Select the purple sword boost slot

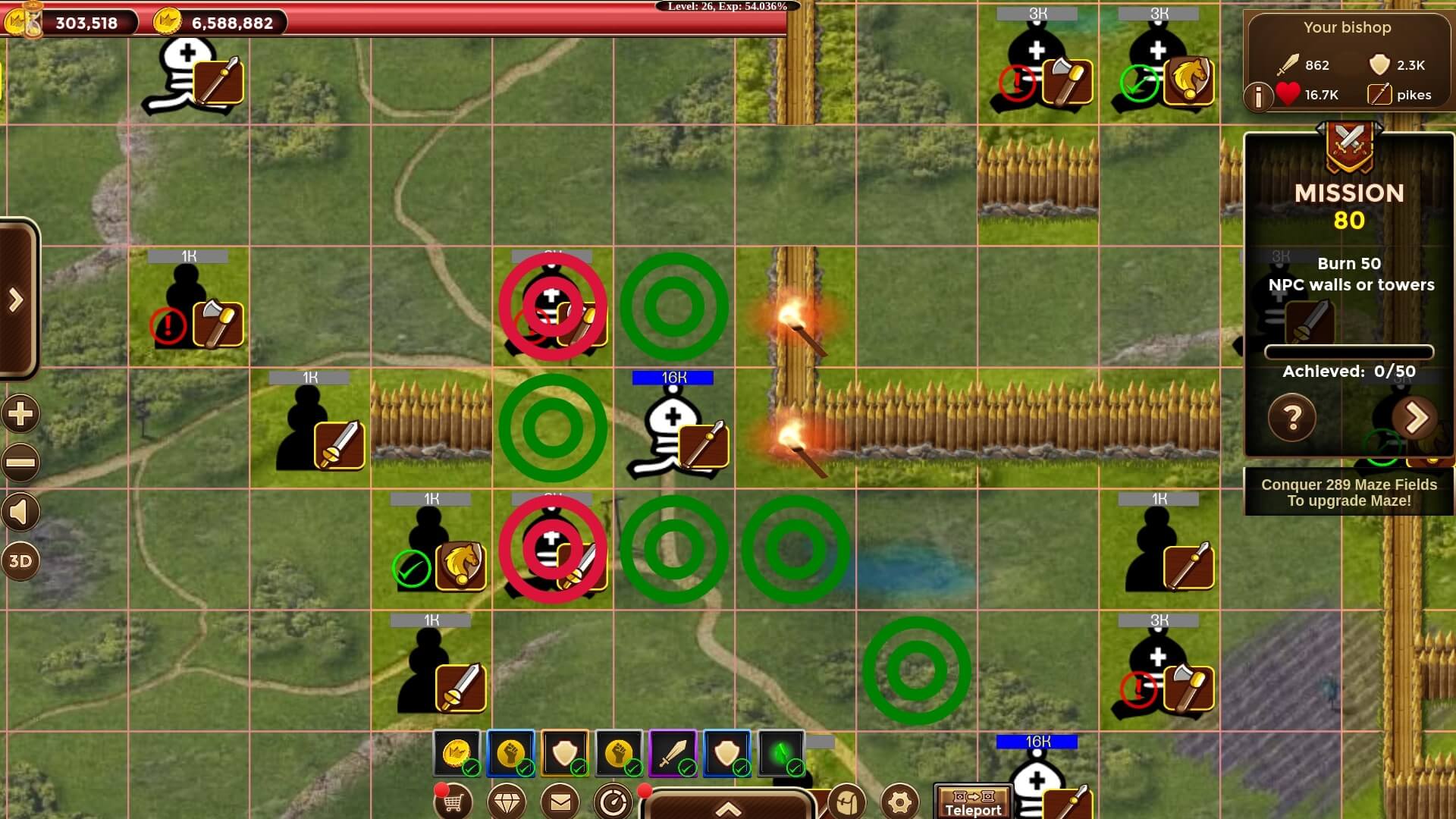pyautogui.click(x=673, y=753)
